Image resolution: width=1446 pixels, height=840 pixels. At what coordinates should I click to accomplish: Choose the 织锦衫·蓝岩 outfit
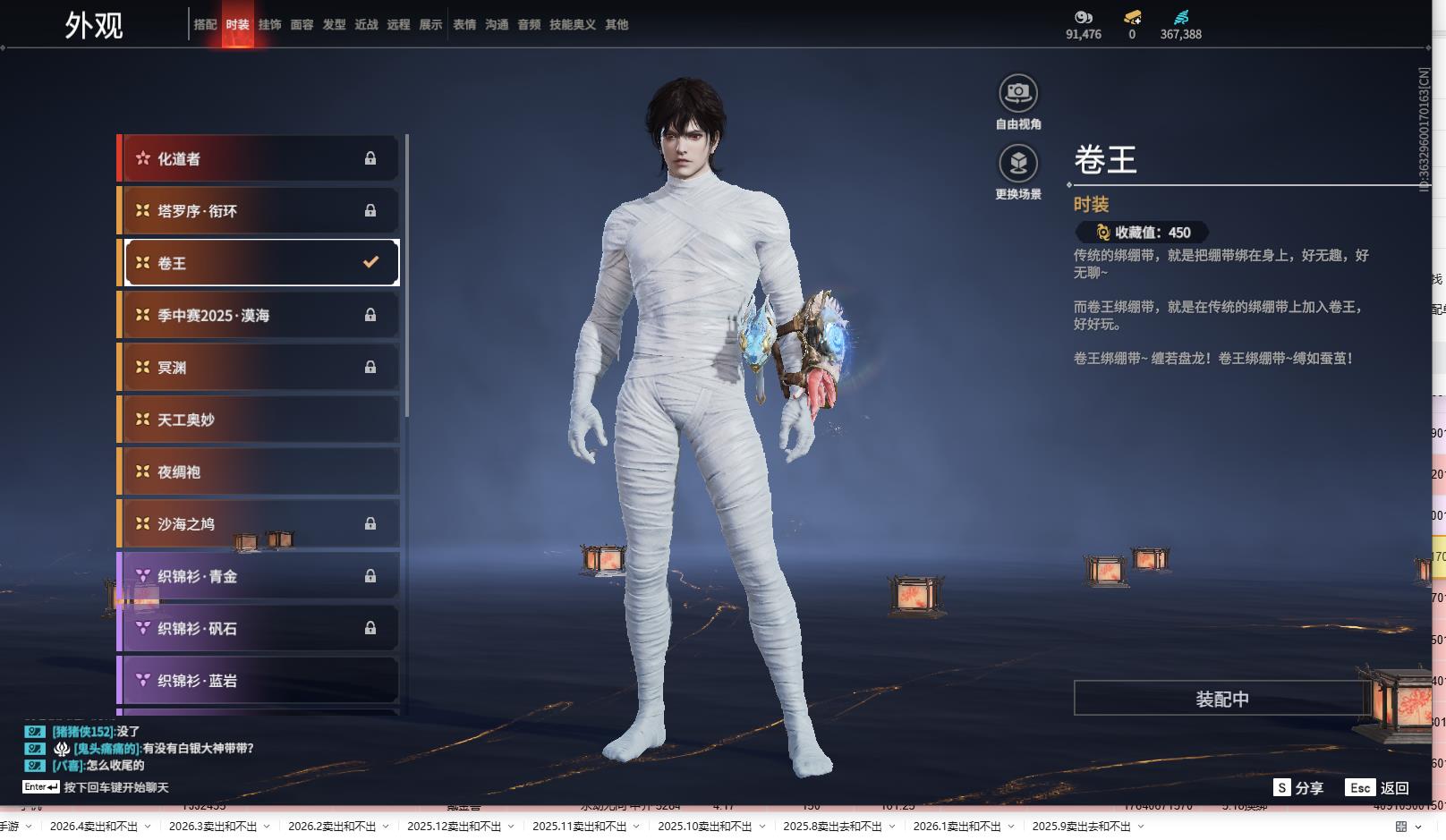(x=259, y=681)
